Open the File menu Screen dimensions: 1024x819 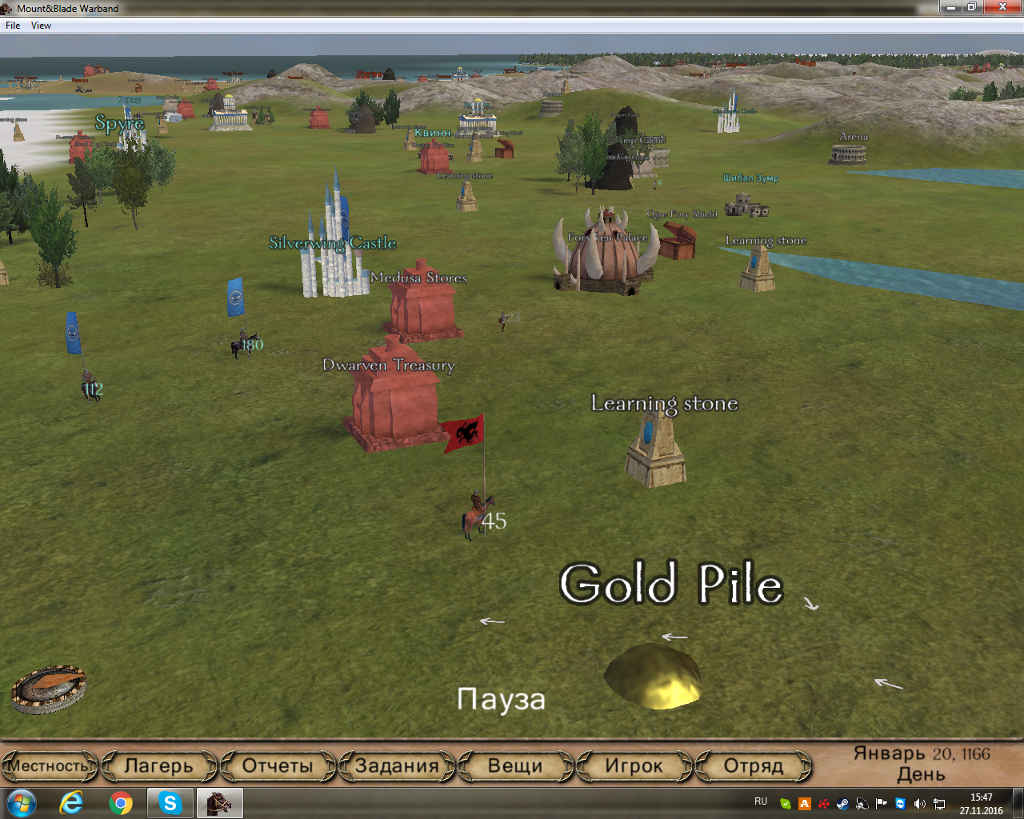point(13,26)
